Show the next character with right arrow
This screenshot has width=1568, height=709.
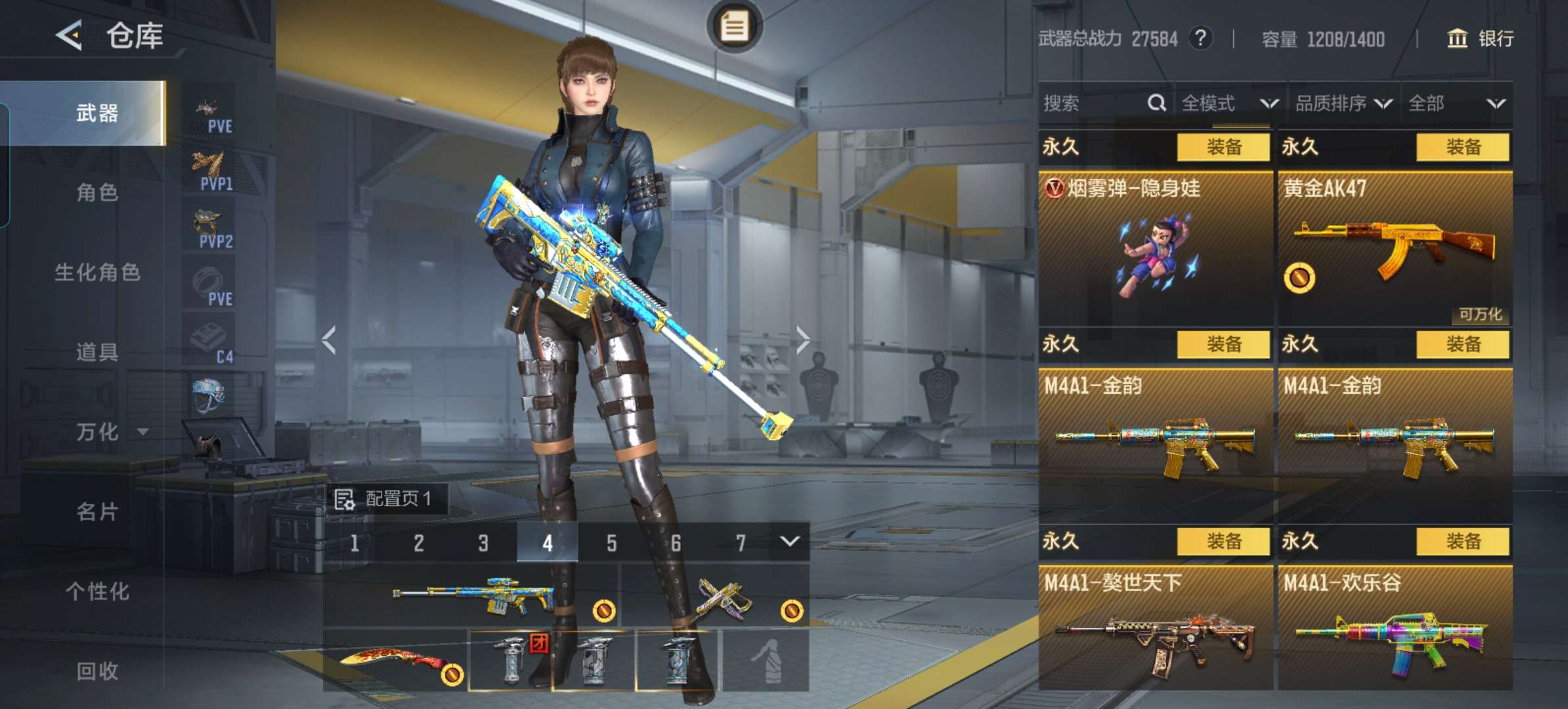[803, 340]
